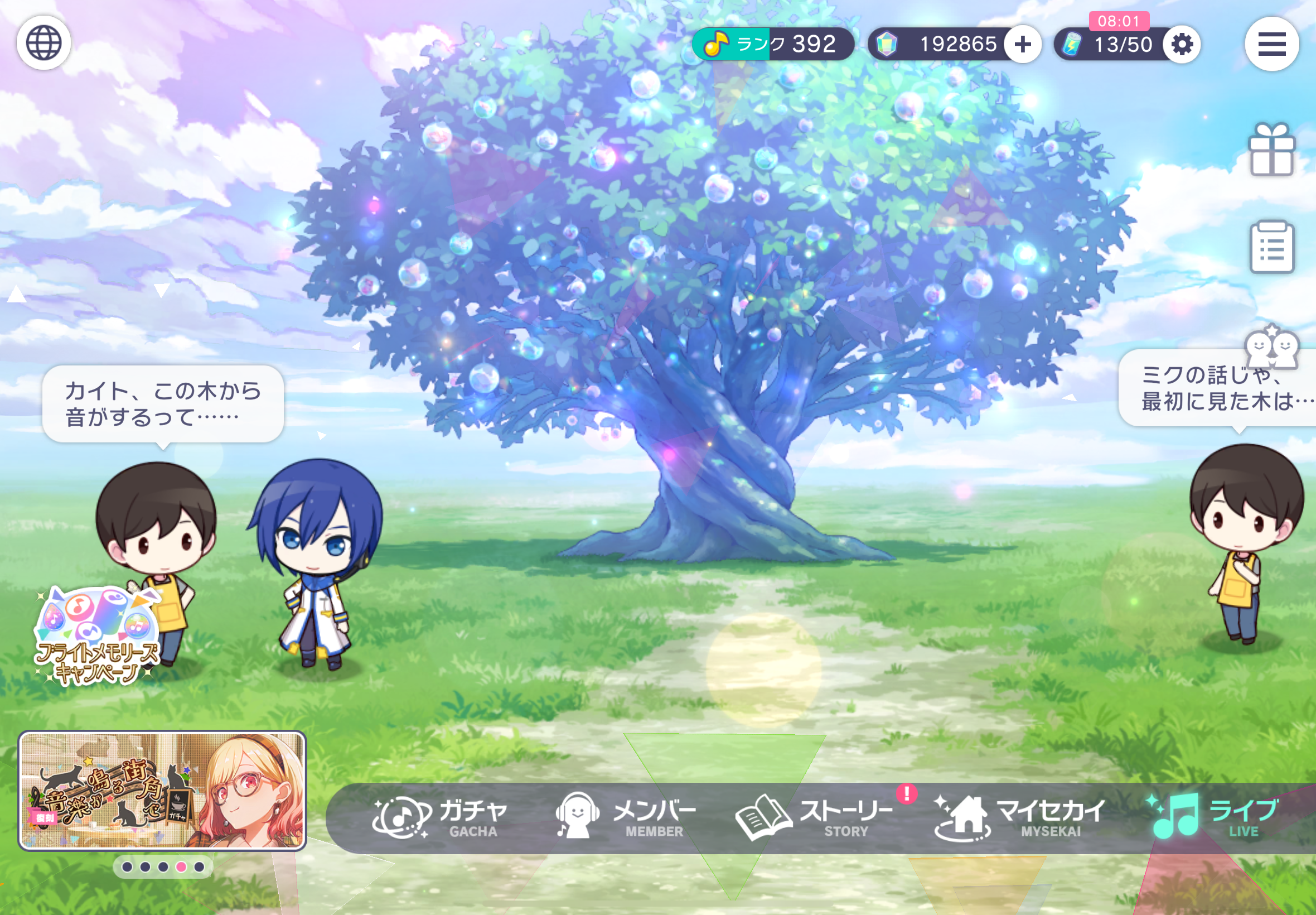The image size is (1316, 915).
Task: Add crystals with the plus button
Action: (1023, 44)
